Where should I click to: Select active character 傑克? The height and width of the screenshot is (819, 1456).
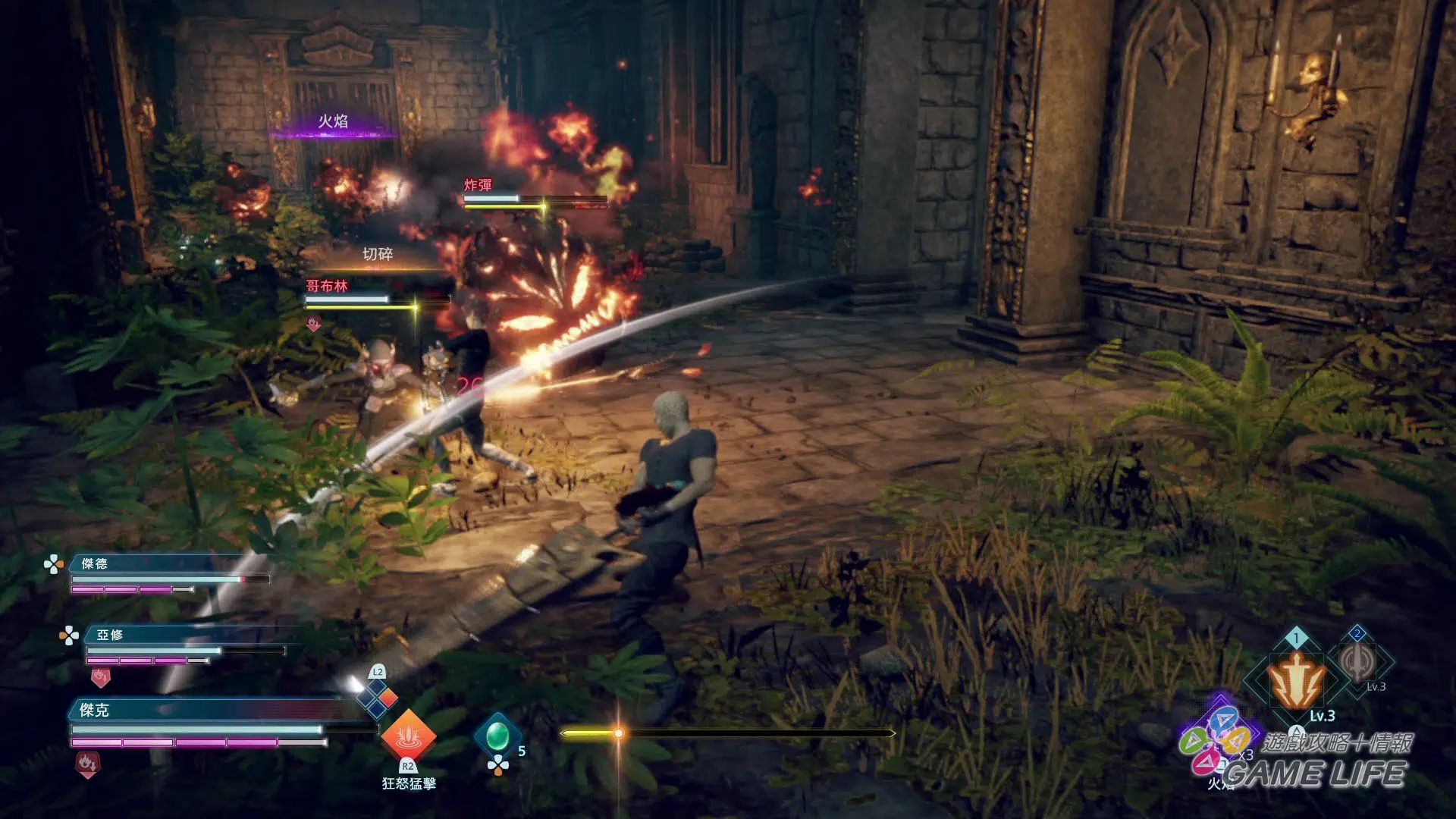95,710
